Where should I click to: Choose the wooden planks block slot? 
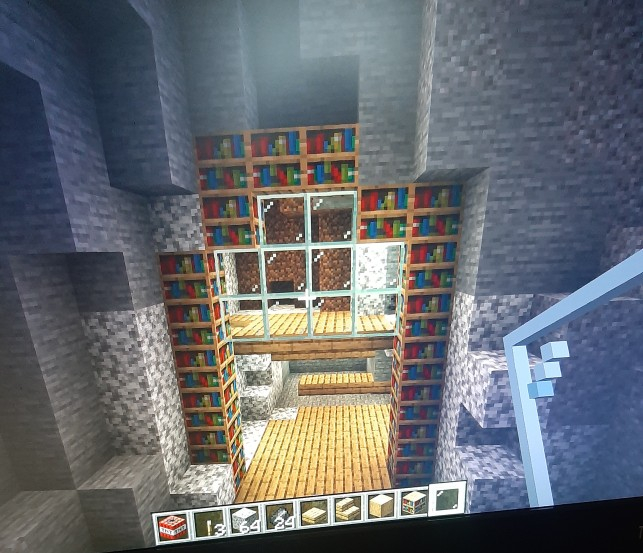381,506
